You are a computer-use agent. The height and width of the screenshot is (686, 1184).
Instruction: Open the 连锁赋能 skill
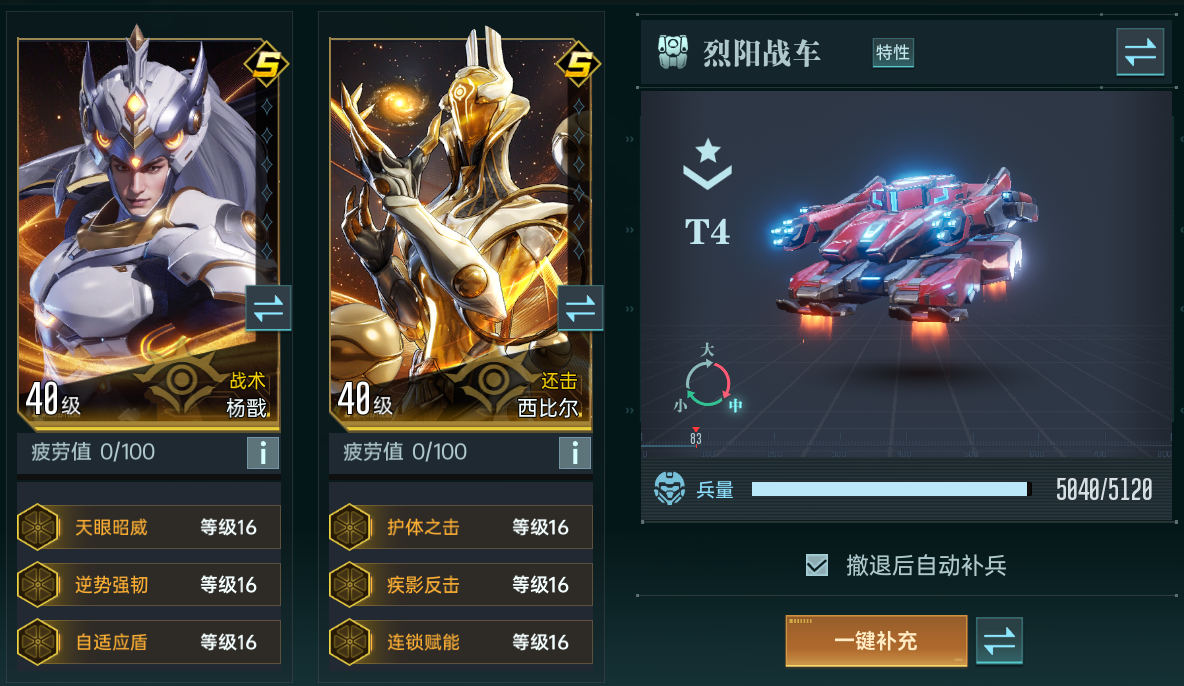pos(461,642)
